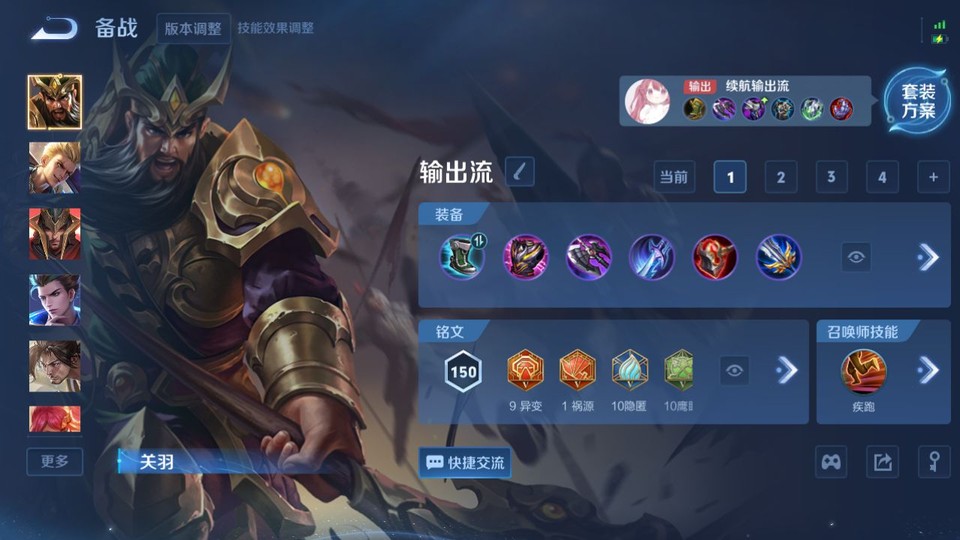Open 快捷交流 quick chat settings

click(x=465, y=462)
